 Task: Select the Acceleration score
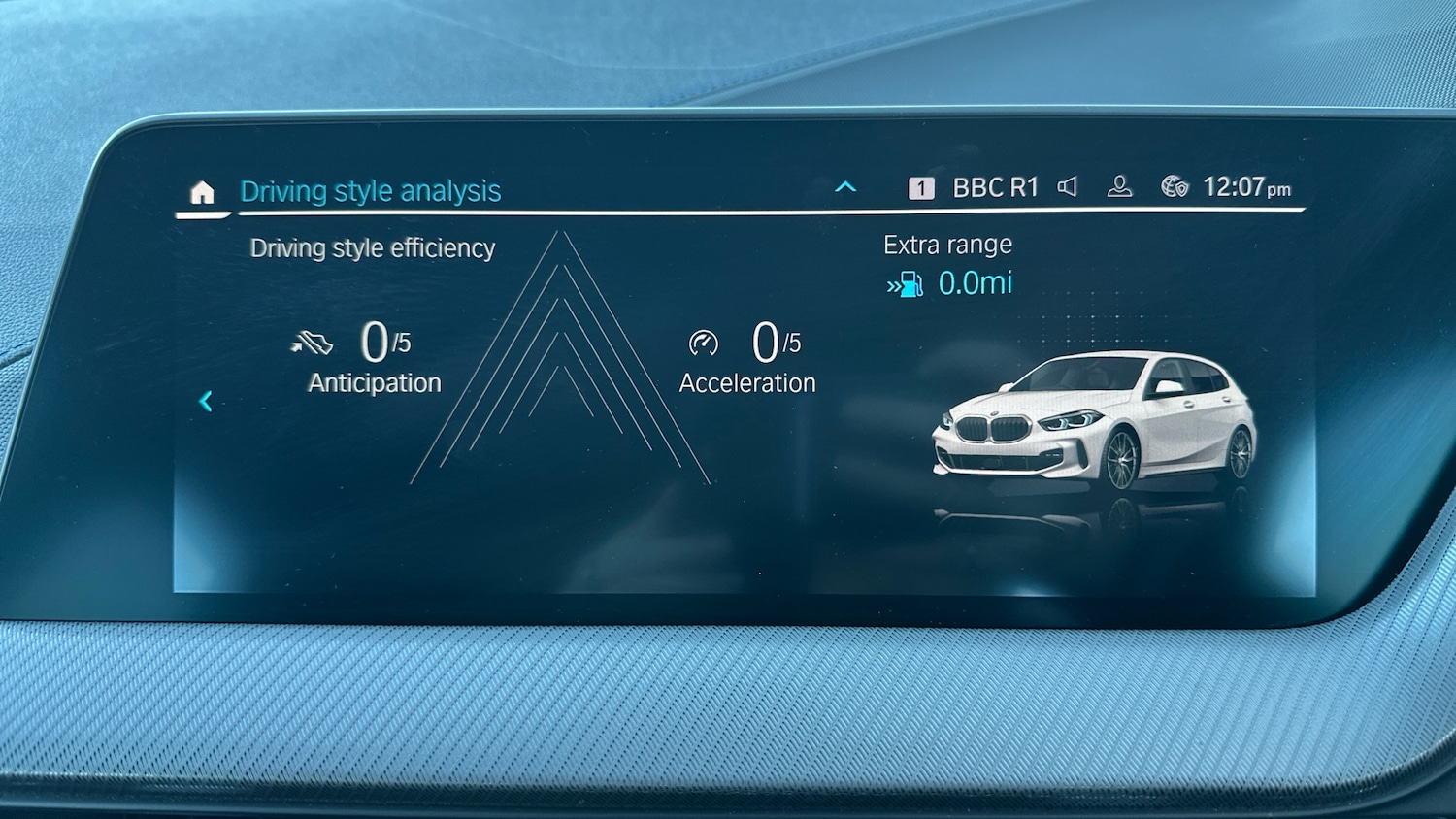pyautogui.click(x=747, y=357)
